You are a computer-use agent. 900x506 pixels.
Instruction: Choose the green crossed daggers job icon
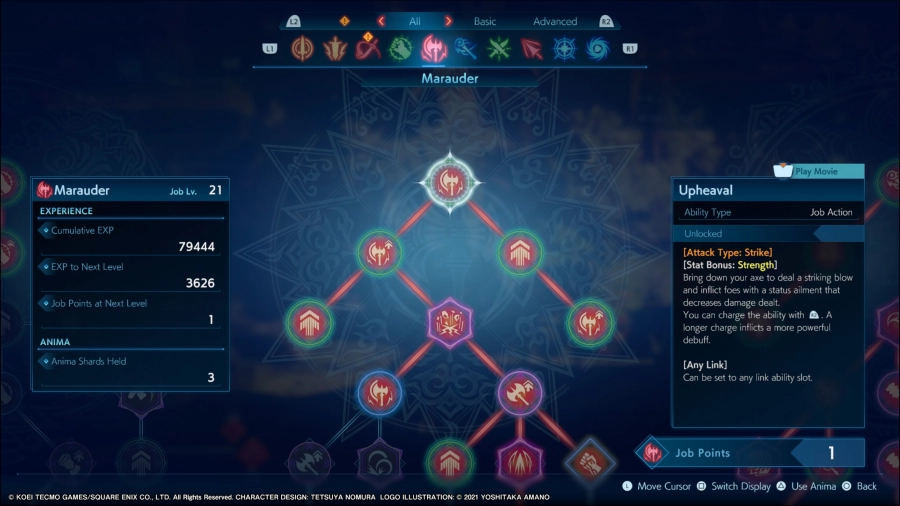499,48
